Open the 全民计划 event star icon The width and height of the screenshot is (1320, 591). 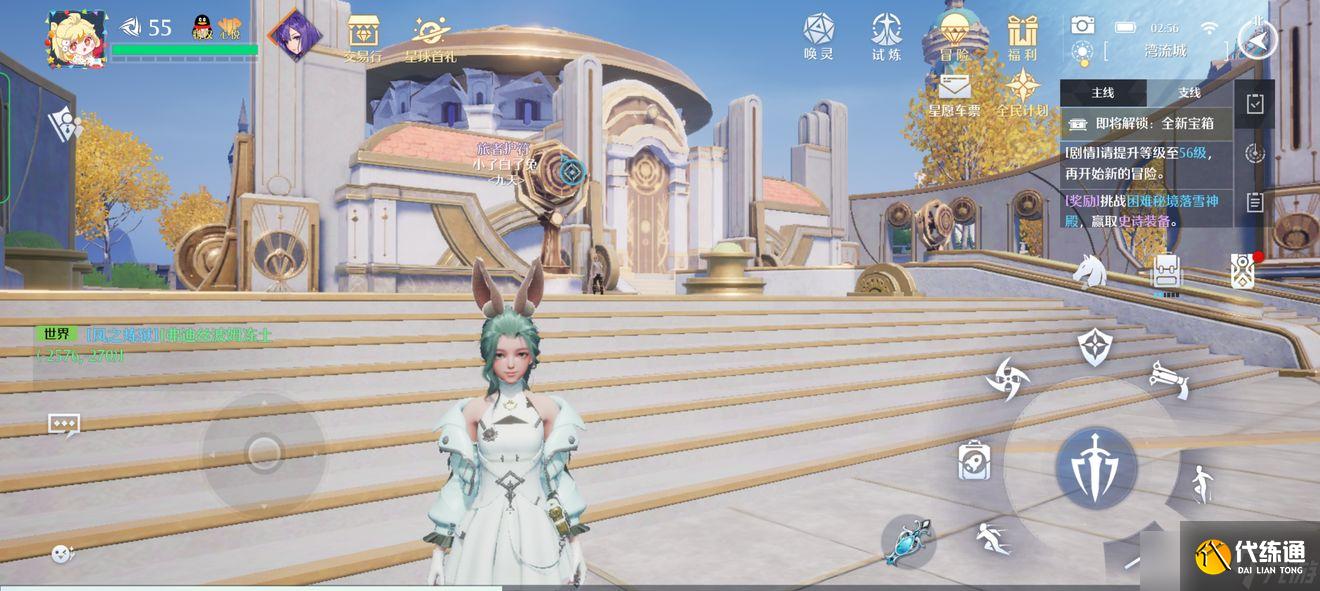1022,95
